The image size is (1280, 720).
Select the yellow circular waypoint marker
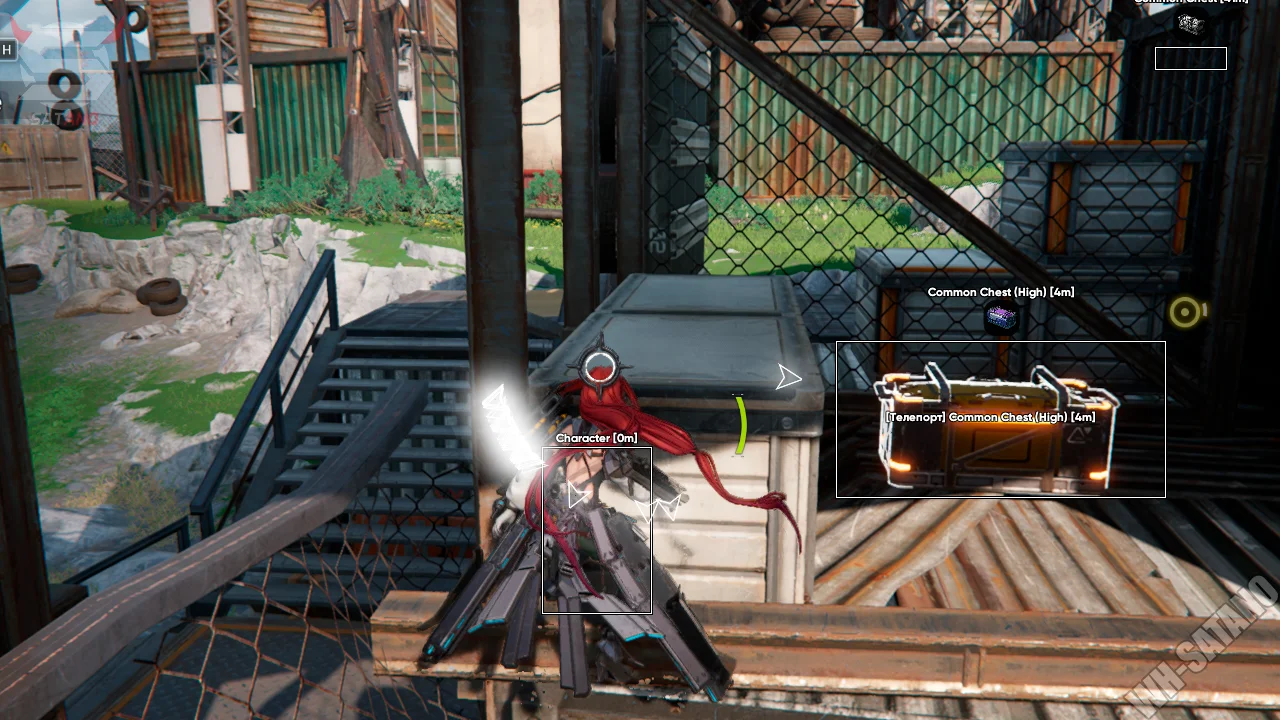(x=1186, y=313)
